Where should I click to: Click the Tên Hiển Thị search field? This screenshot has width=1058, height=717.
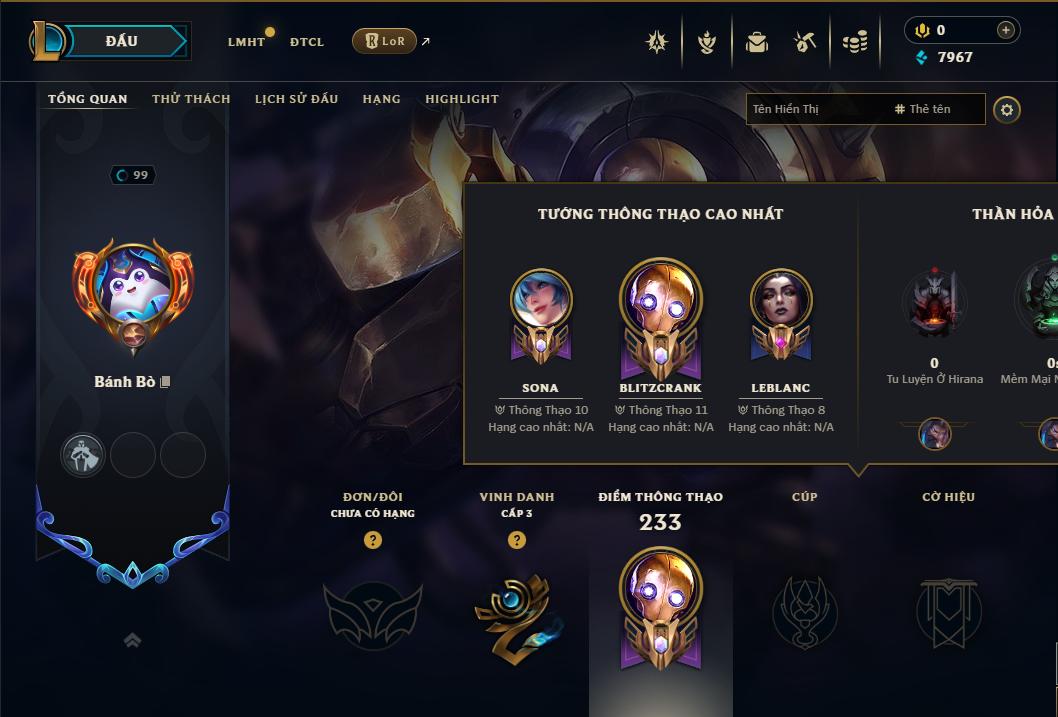tap(815, 109)
